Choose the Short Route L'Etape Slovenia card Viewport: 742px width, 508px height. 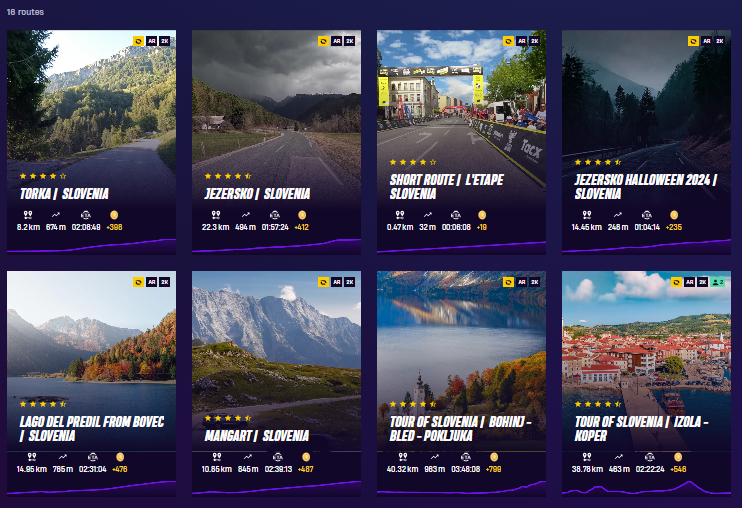[461, 140]
